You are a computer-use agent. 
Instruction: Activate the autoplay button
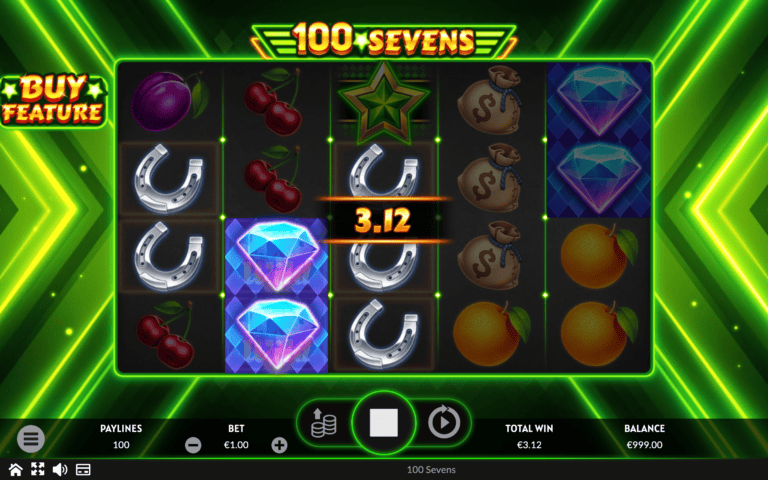point(442,423)
